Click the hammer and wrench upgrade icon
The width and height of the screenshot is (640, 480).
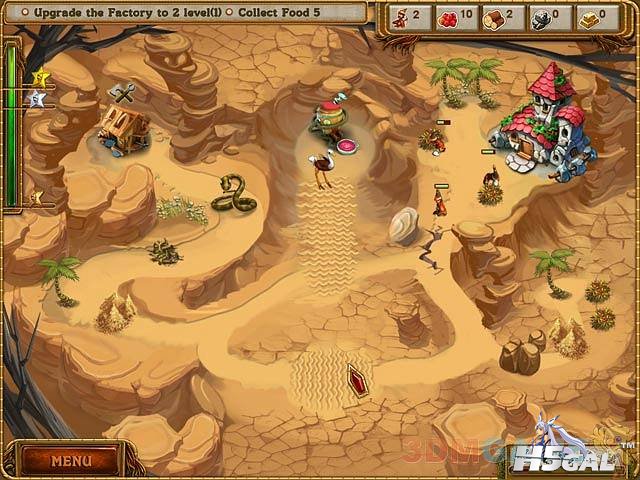click(x=124, y=93)
